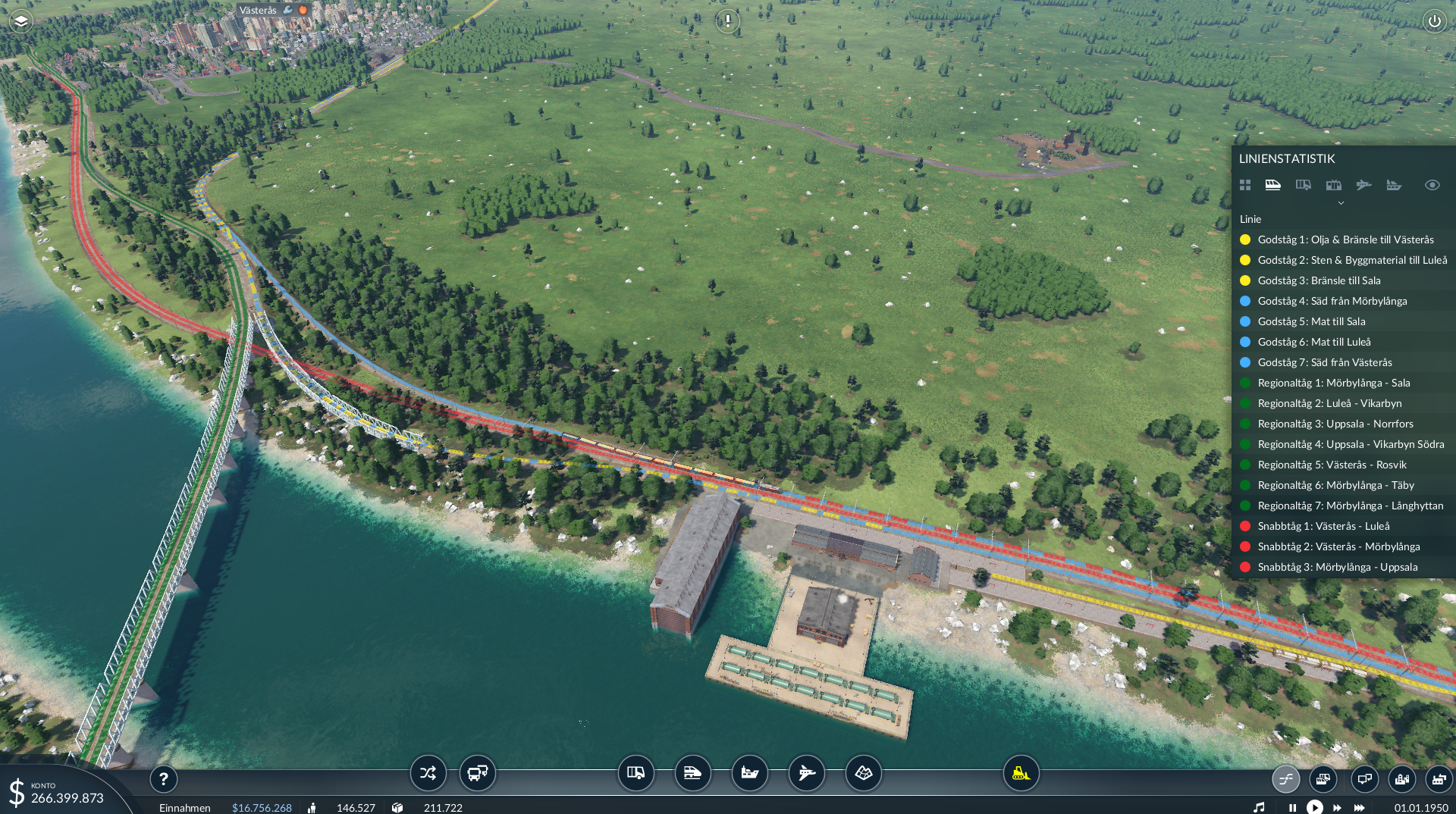Open the help question mark button

pyautogui.click(x=163, y=778)
